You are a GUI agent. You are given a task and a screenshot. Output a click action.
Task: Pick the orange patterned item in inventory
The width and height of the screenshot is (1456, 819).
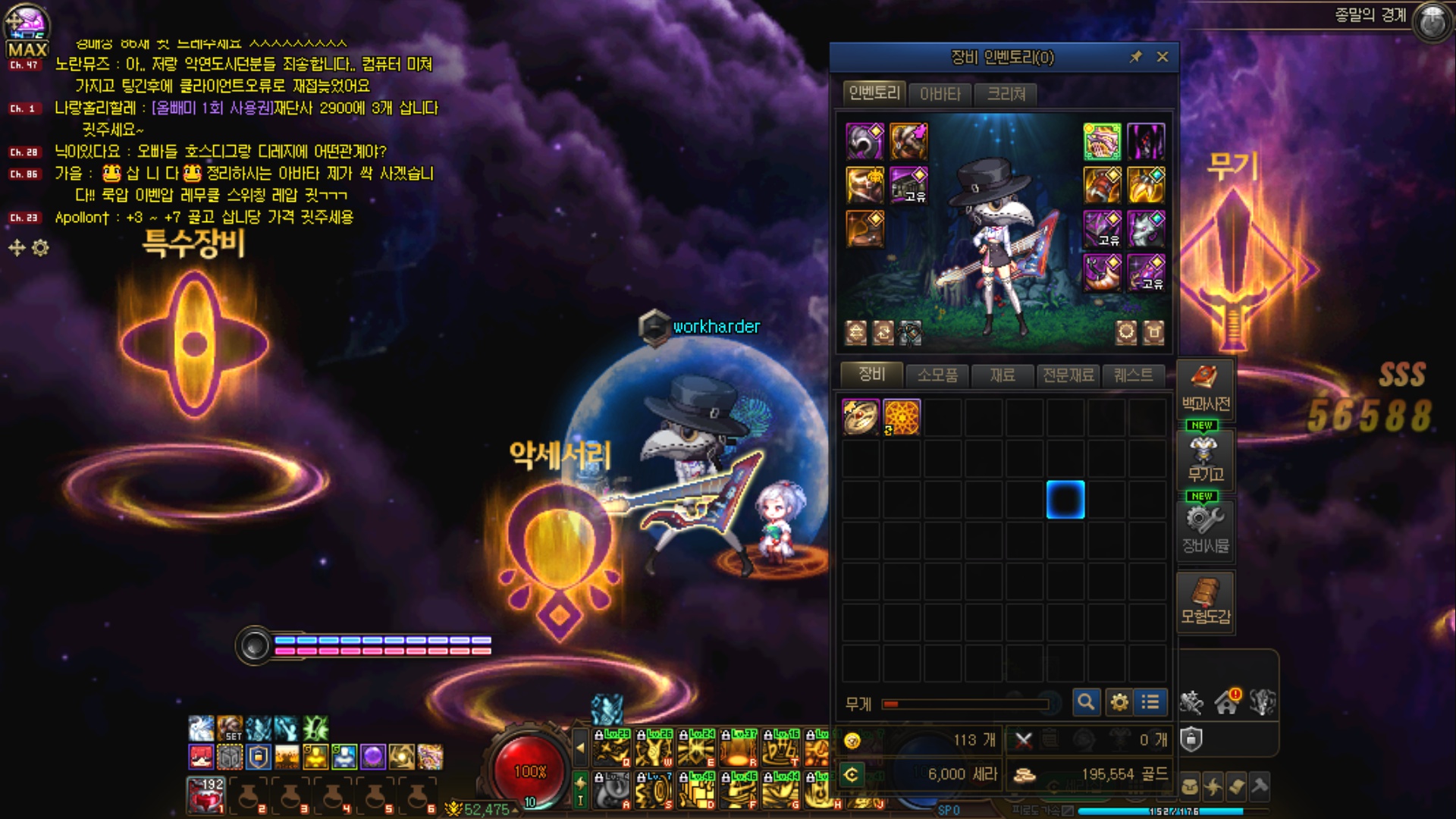pyautogui.click(x=902, y=417)
